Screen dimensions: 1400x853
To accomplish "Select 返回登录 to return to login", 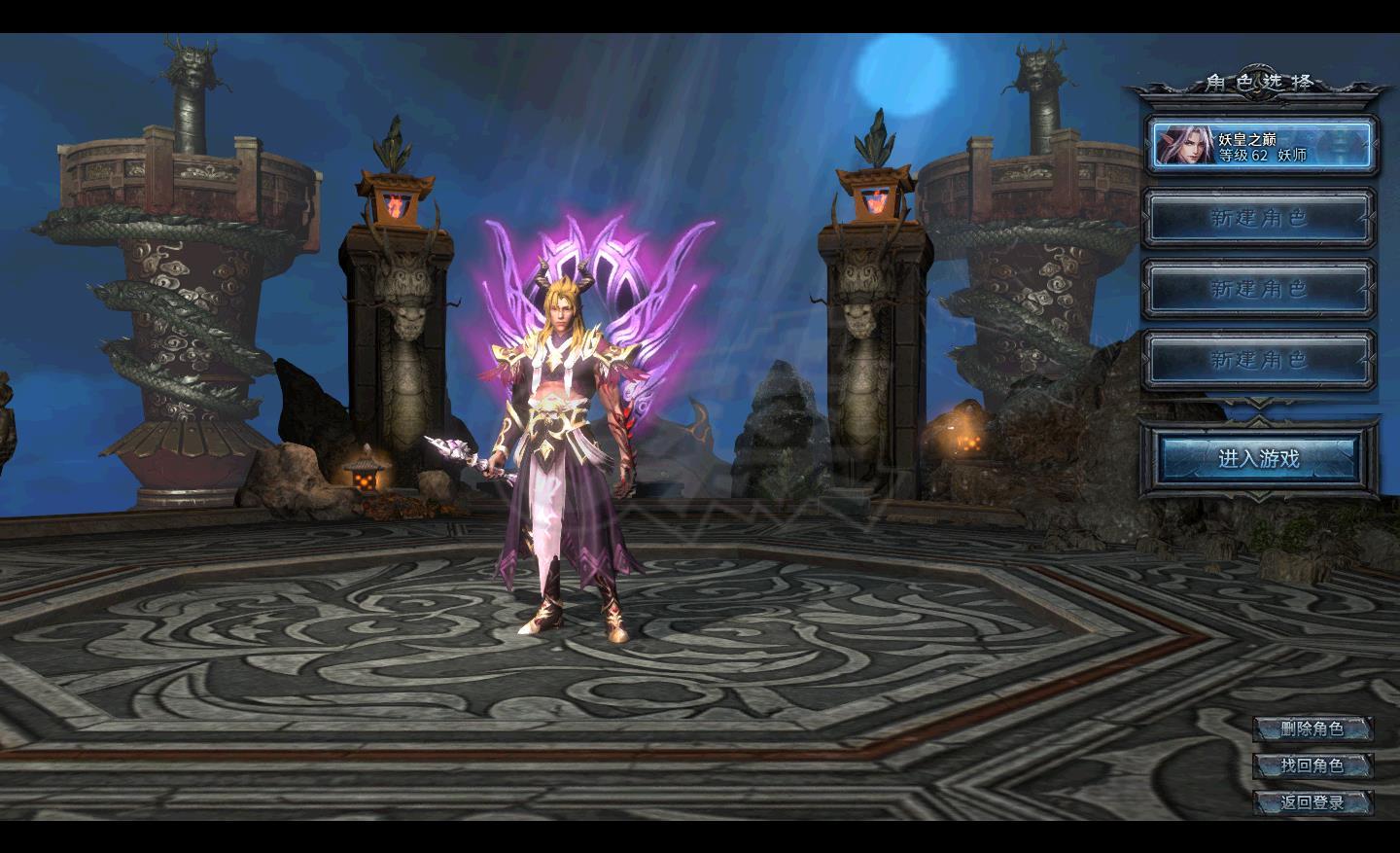I will [1312, 802].
